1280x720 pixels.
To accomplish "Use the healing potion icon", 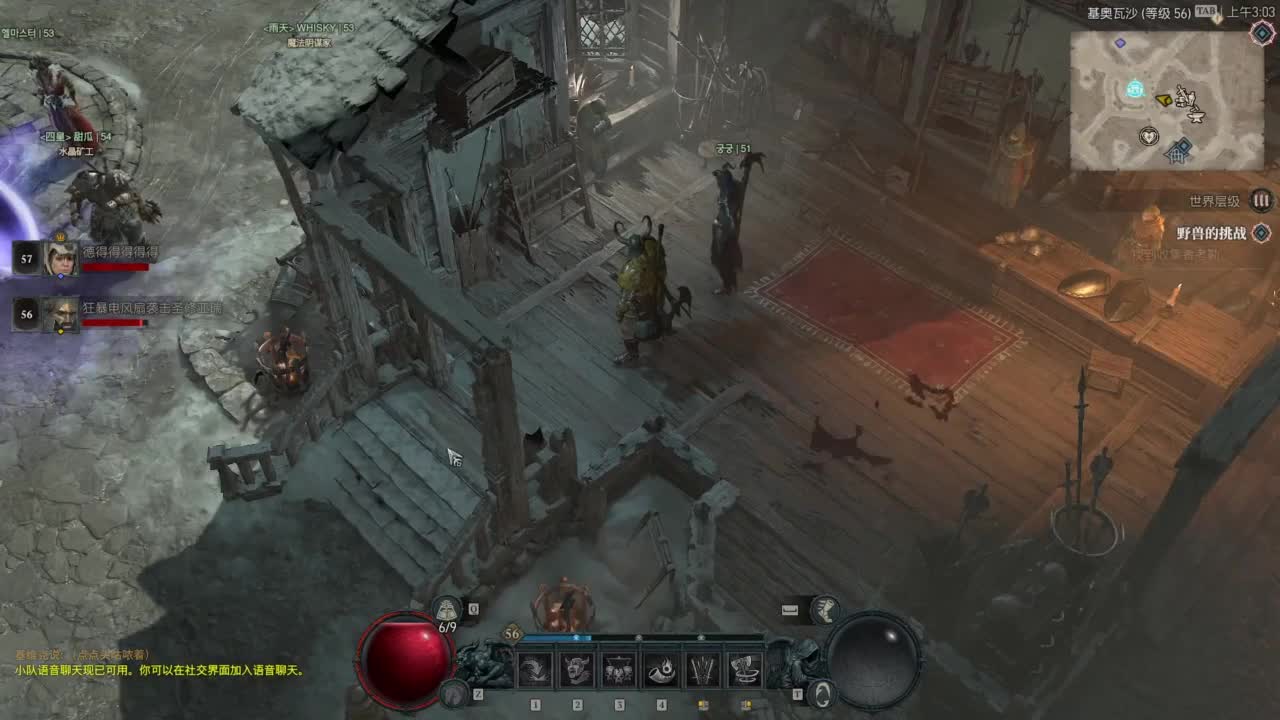I will click(x=447, y=608).
